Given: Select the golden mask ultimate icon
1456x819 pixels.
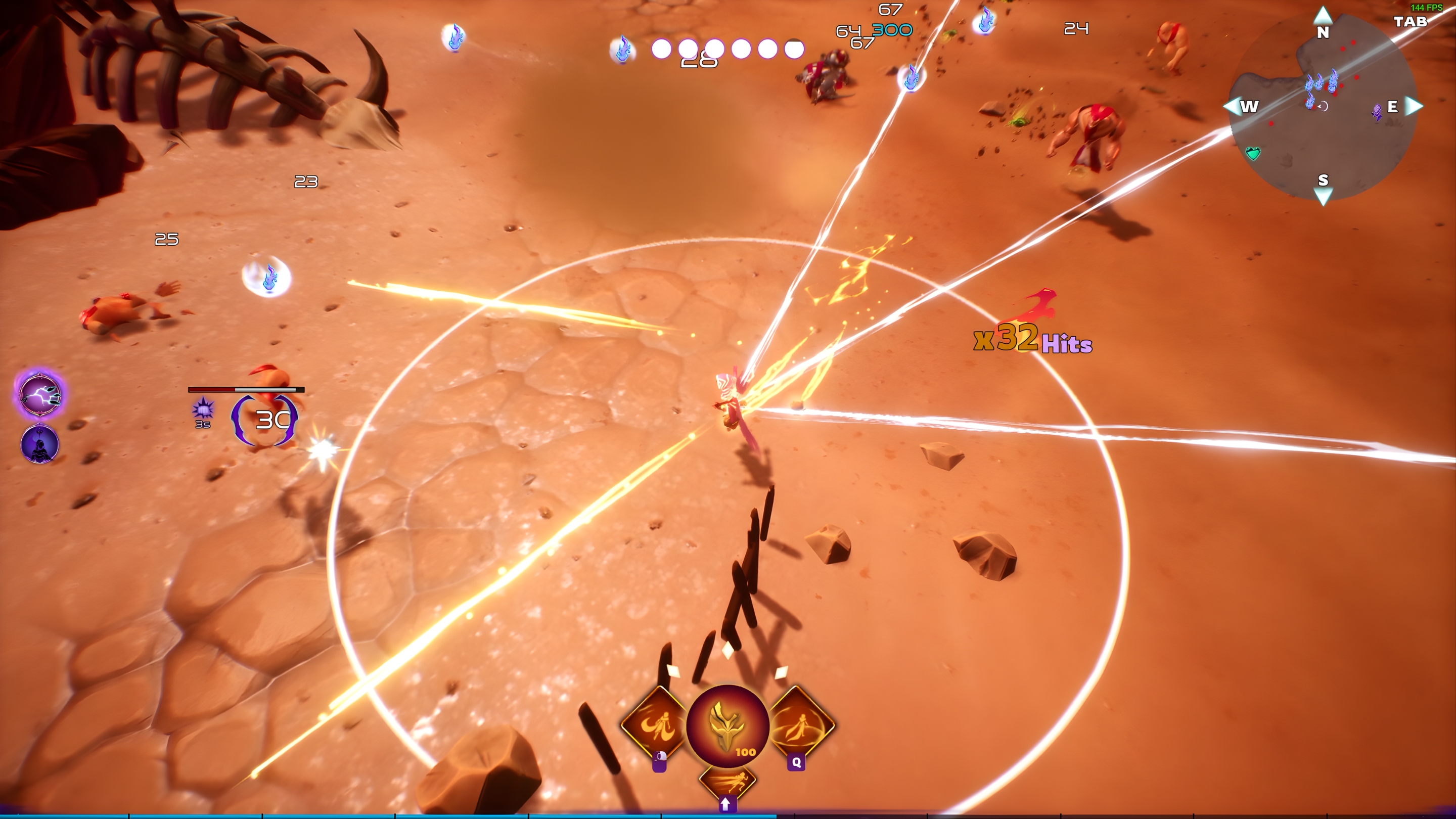Looking at the screenshot, I should 727,726.
